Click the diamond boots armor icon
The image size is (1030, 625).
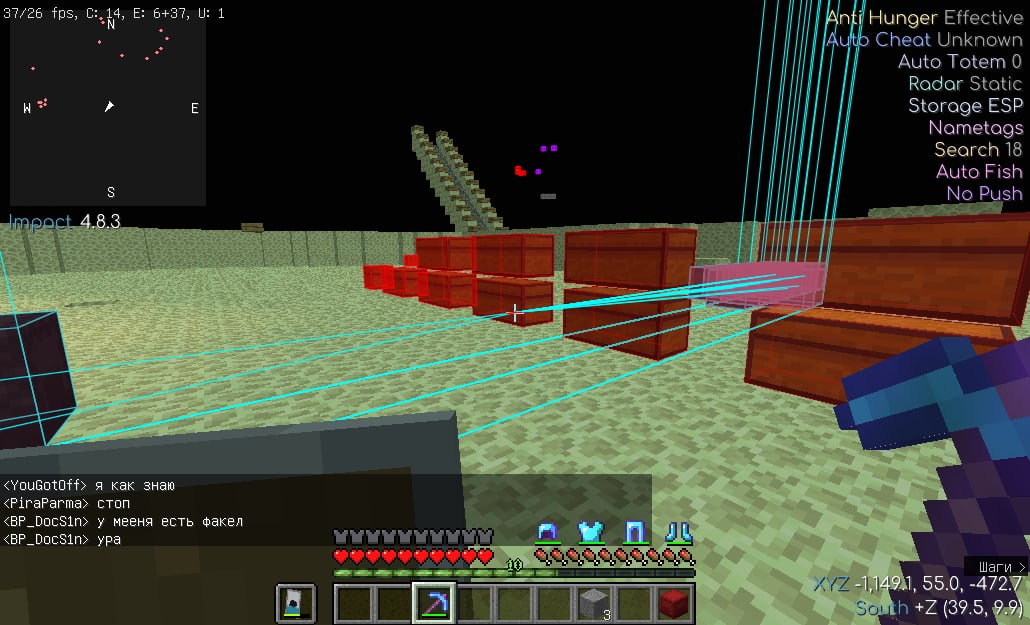pyautogui.click(x=678, y=531)
